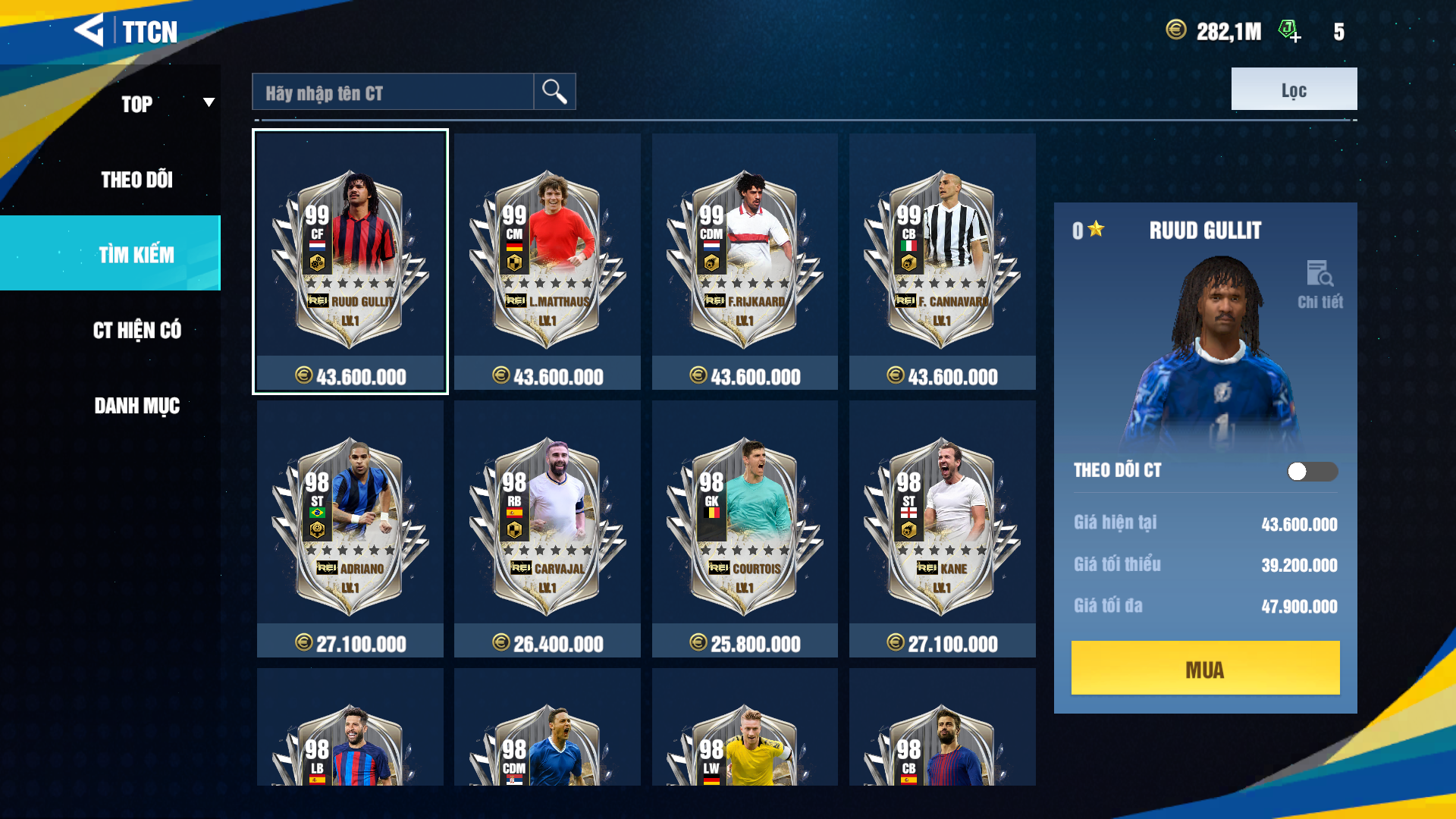Show the DANH MỤC tab

pyautogui.click(x=137, y=406)
